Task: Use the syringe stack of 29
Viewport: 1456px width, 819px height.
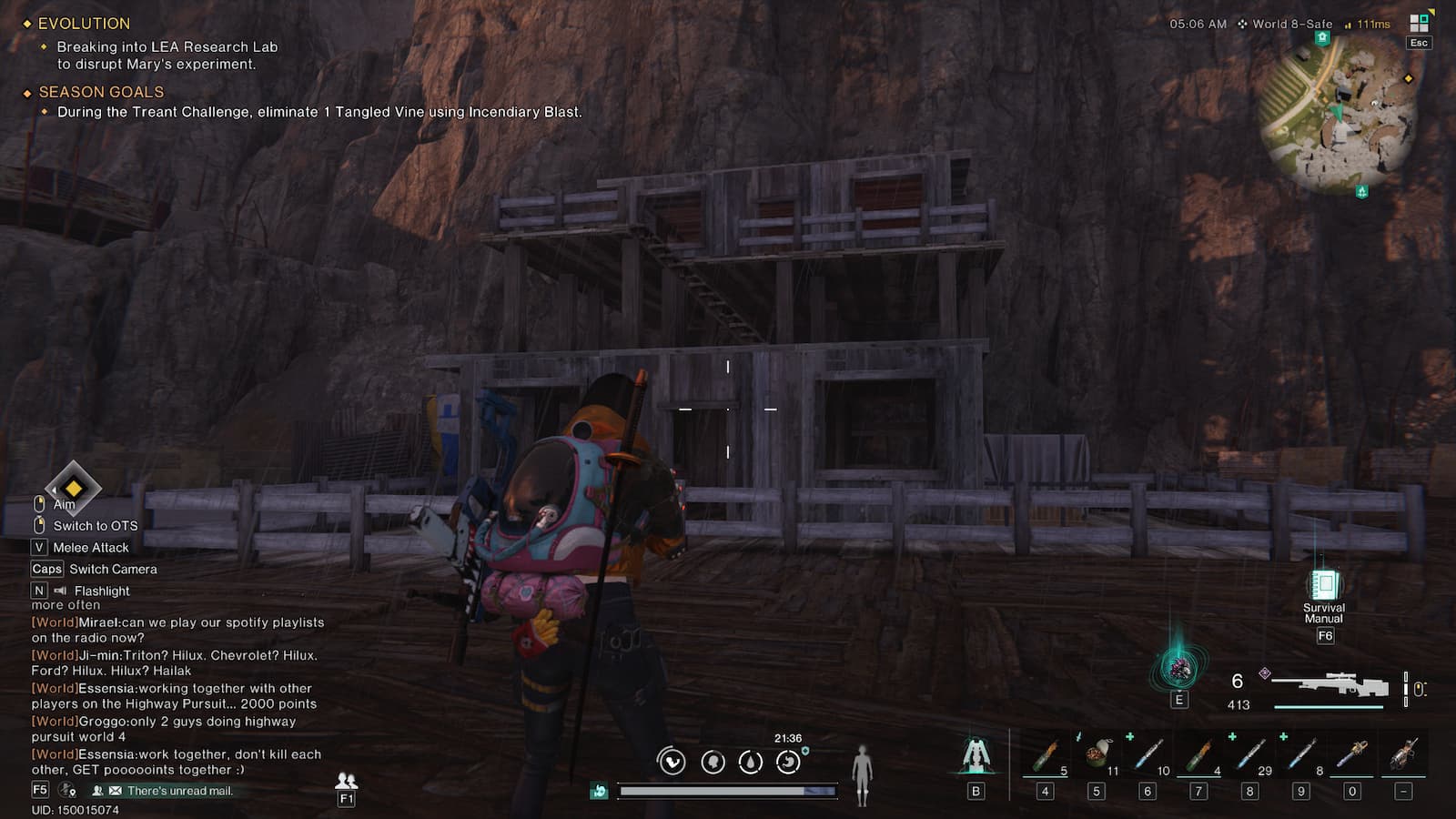Action: pyautogui.click(x=1250, y=755)
